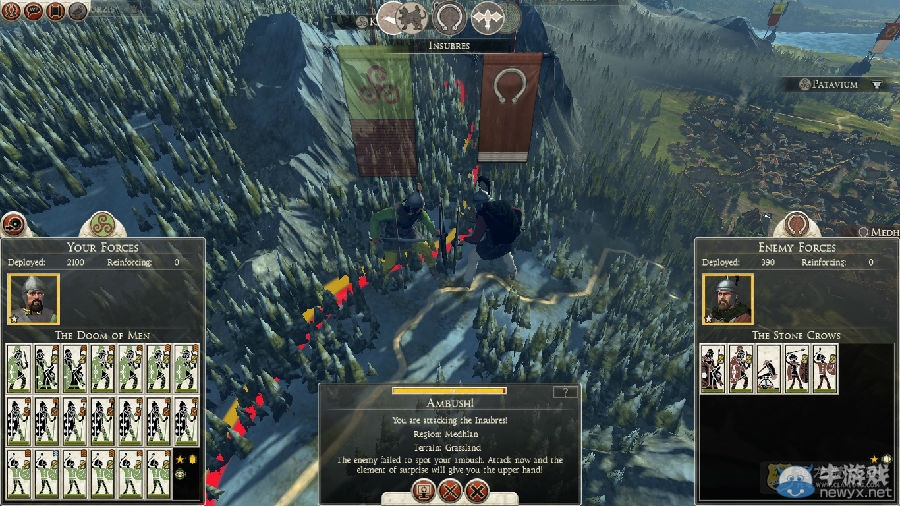Viewport: 900px width, 506px height.
Task: Open the red scroll icon in top-left menu
Action: click(x=56, y=12)
